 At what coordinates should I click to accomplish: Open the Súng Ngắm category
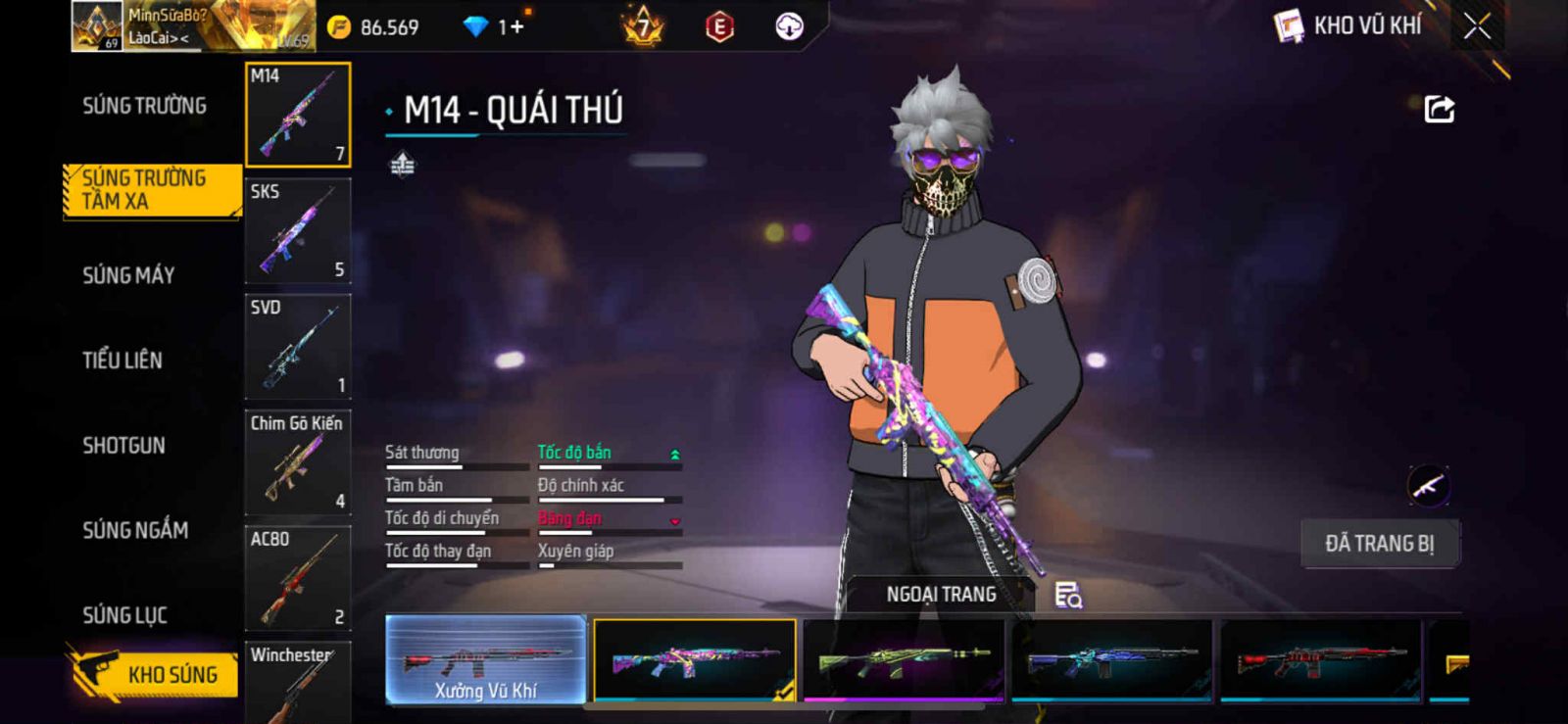(x=135, y=530)
